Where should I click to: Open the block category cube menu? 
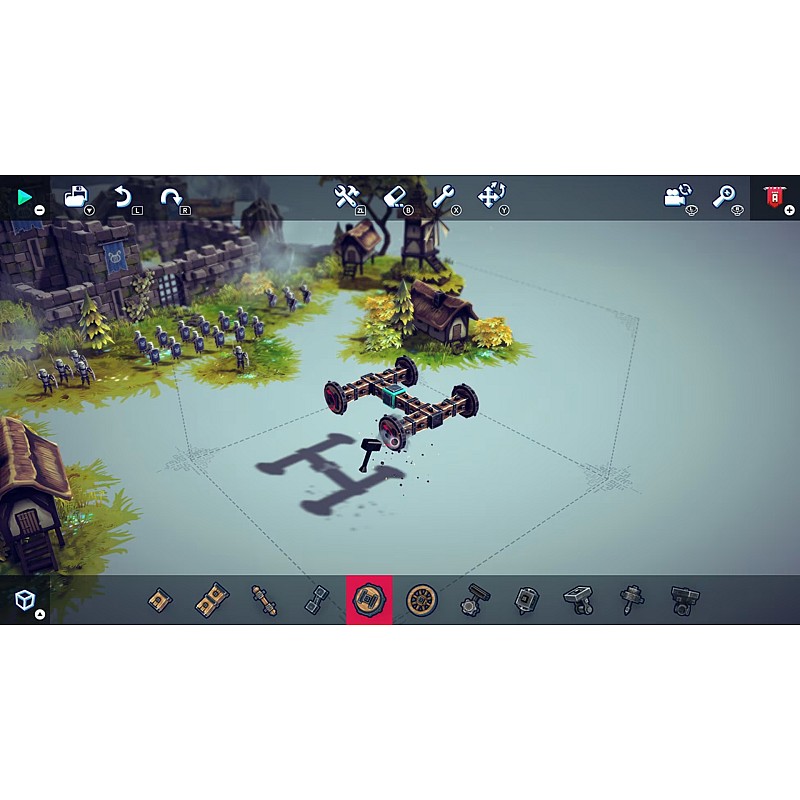tap(25, 600)
